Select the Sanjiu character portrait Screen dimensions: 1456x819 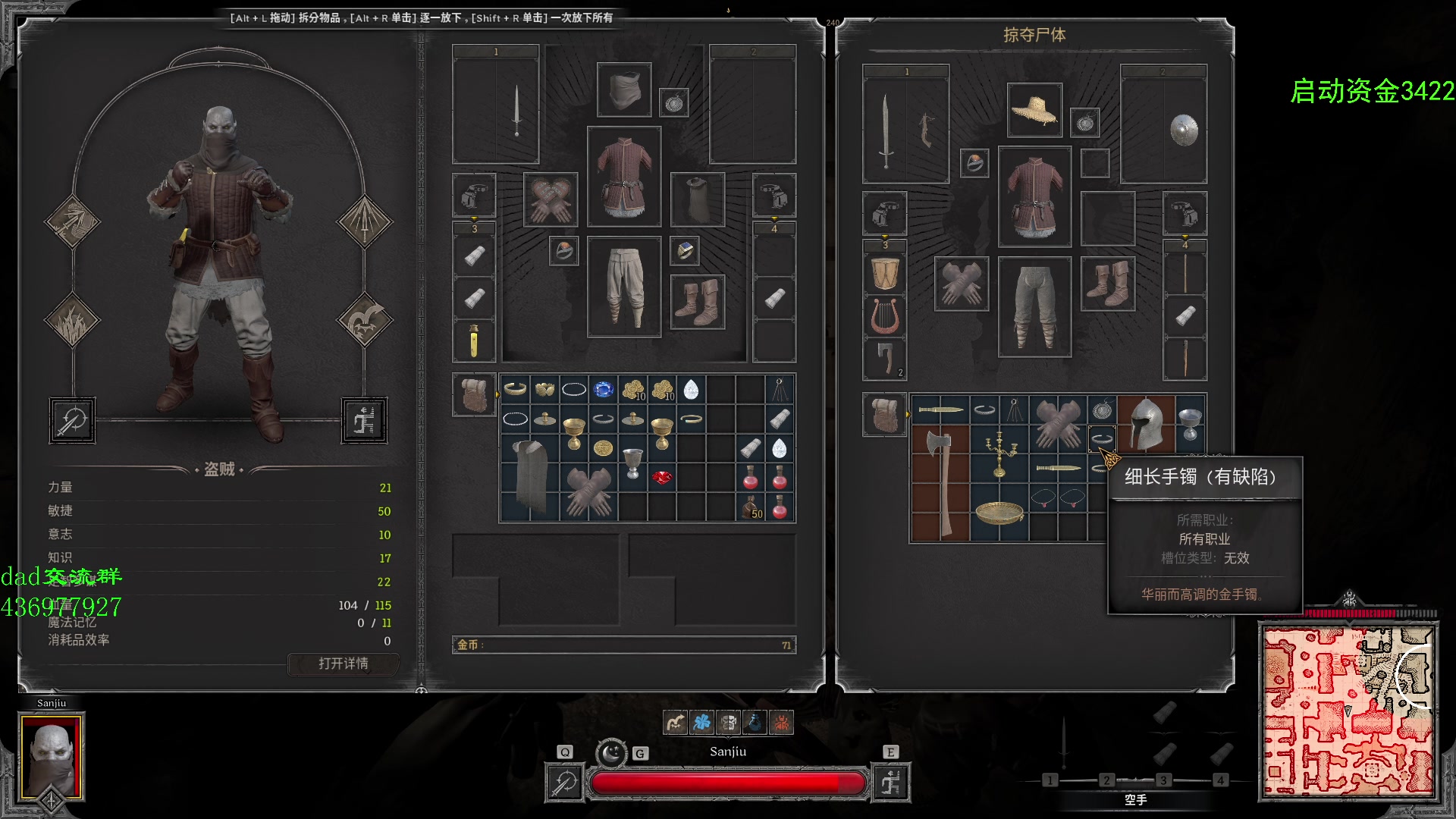[52, 756]
